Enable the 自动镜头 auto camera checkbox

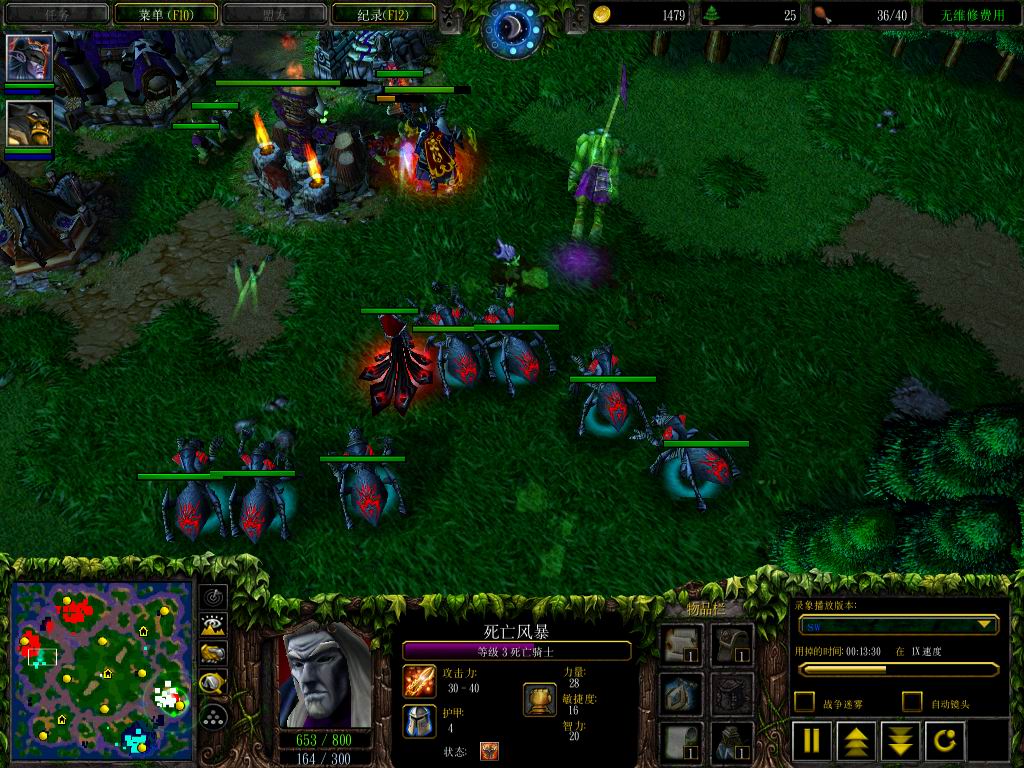click(x=912, y=702)
